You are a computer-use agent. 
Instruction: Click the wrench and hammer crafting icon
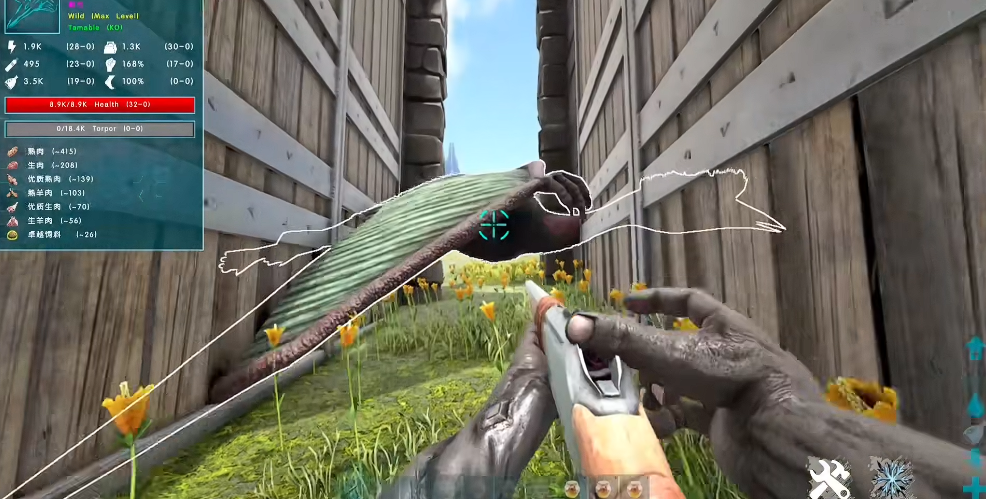(829, 477)
